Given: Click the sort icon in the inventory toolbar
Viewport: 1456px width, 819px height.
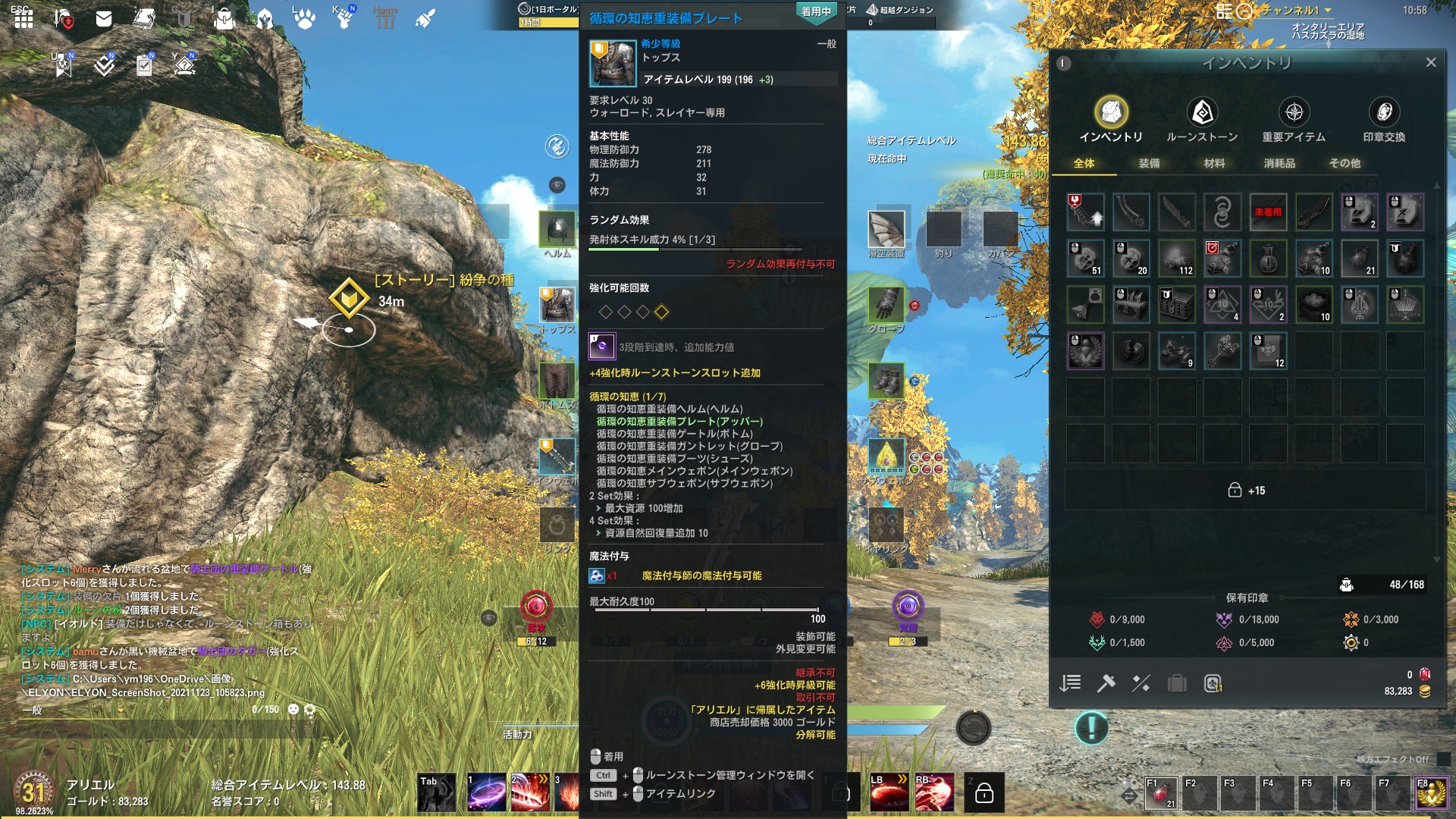Looking at the screenshot, I should 1071,683.
